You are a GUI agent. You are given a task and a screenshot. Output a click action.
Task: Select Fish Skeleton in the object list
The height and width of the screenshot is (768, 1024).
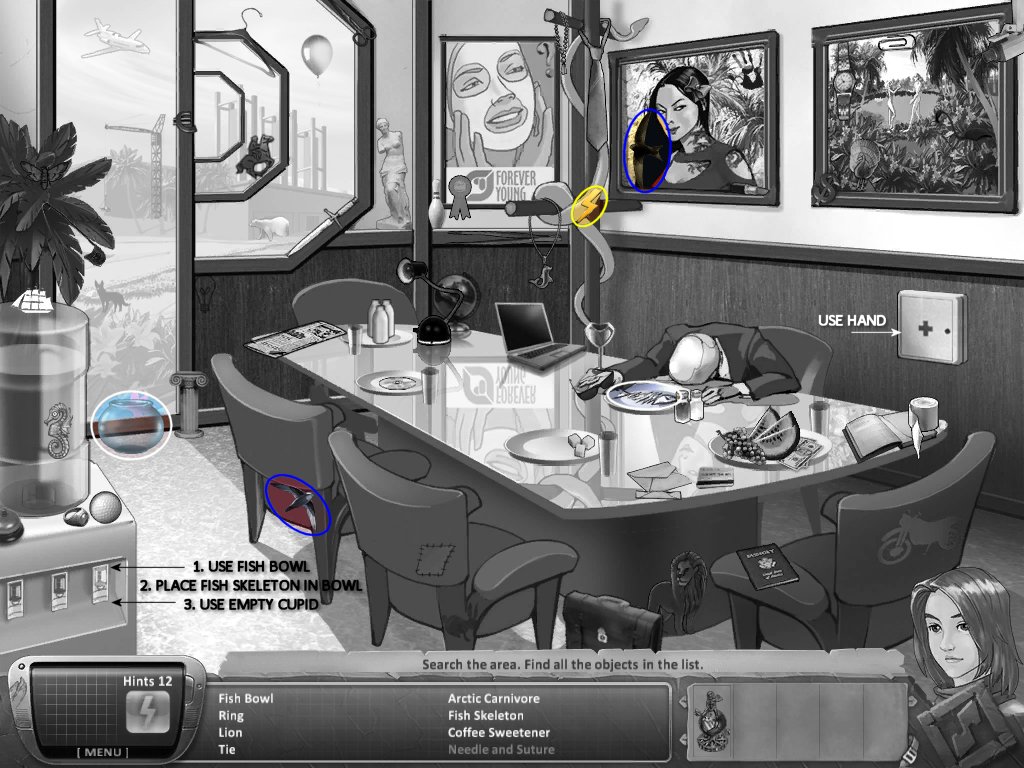485,716
